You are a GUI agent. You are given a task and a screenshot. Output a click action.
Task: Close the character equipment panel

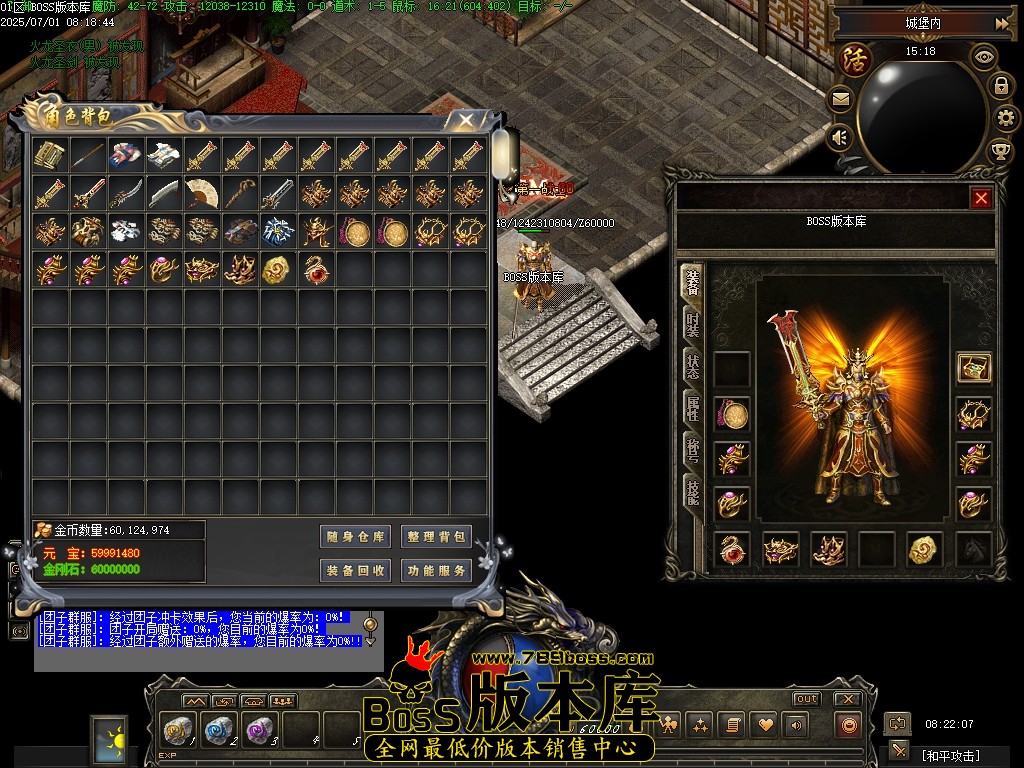coord(981,198)
